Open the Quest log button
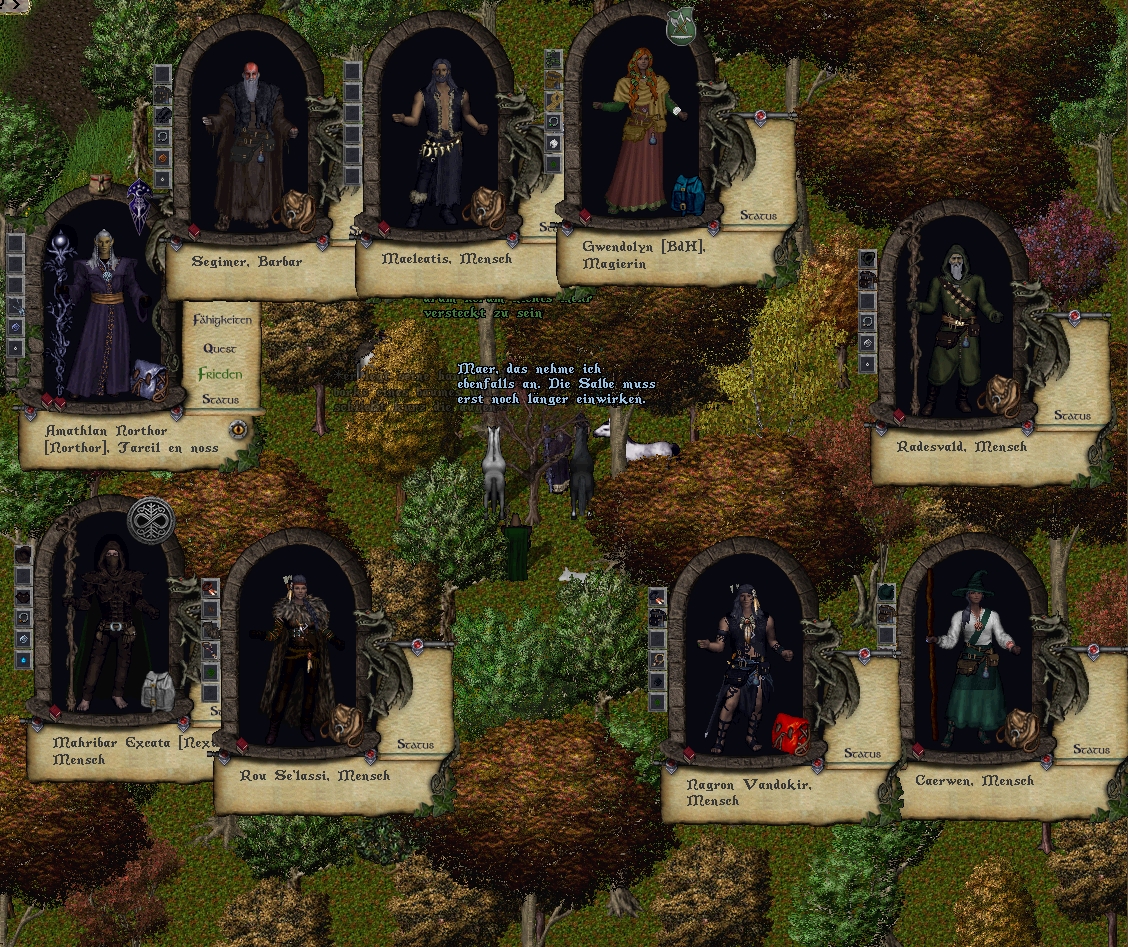The image size is (1128, 947). pos(220,349)
